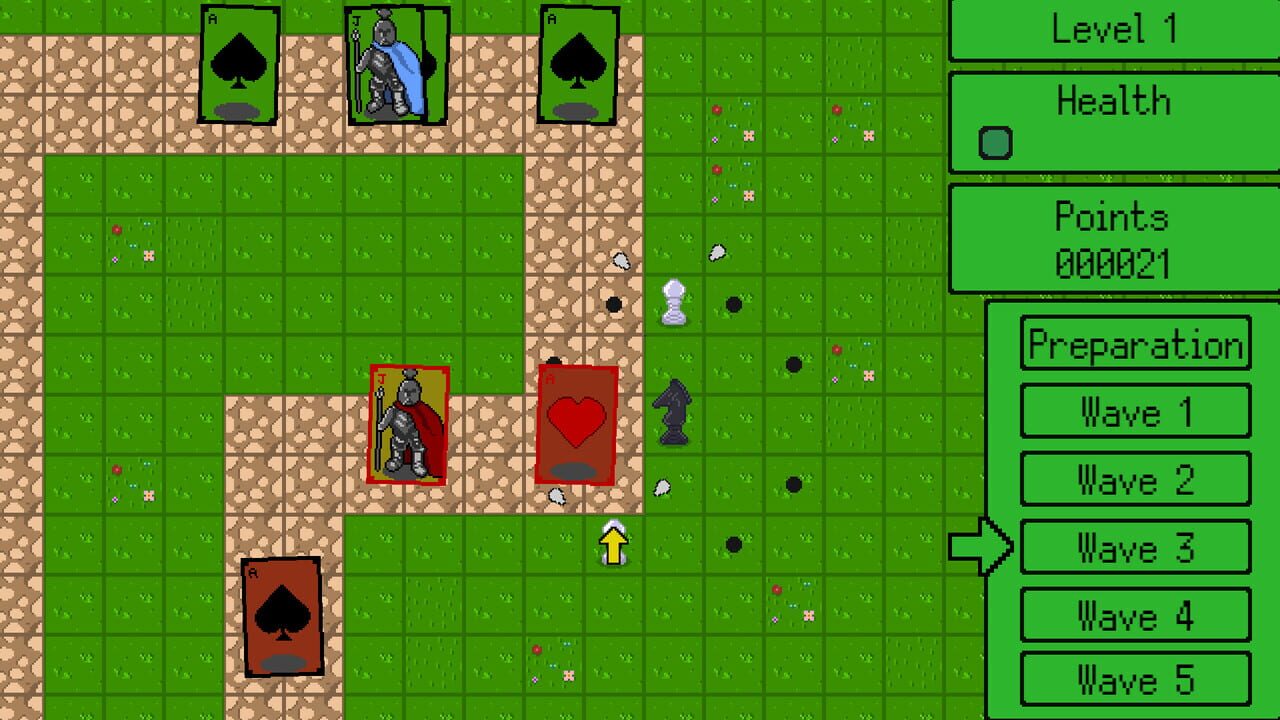This screenshot has height=720, width=1280.
Task: Toggle Wave 5 selection
Action: pyautogui.click(x=1135, y=681)
